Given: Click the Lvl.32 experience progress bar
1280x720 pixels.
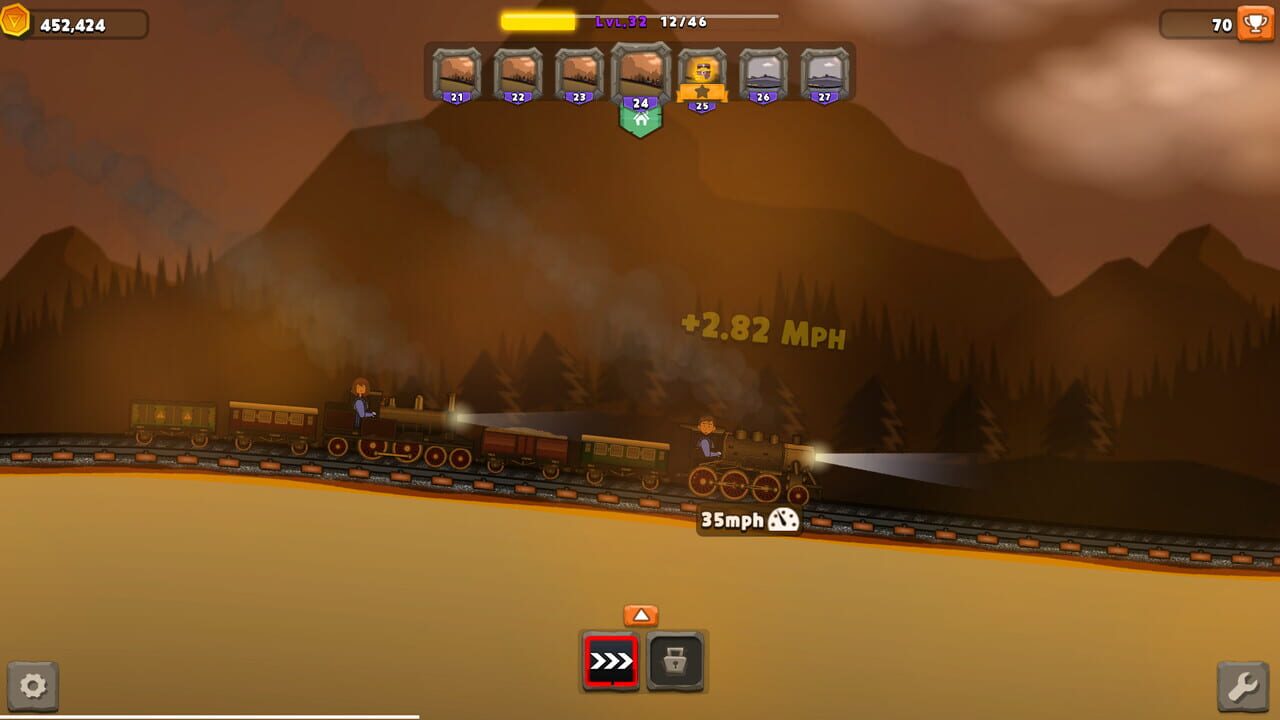Looking at the screenshot, I should click(x=637, y=15).
